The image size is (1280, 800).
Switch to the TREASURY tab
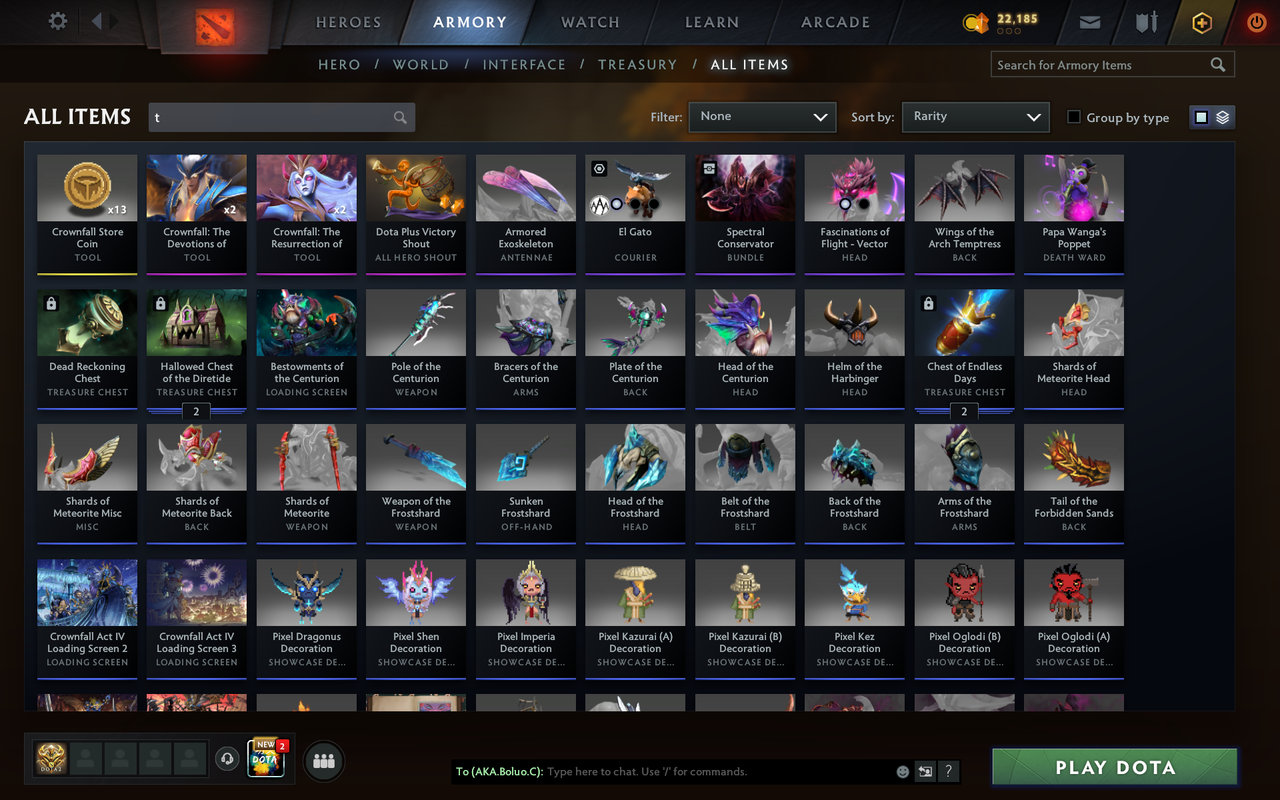(637, 64)
